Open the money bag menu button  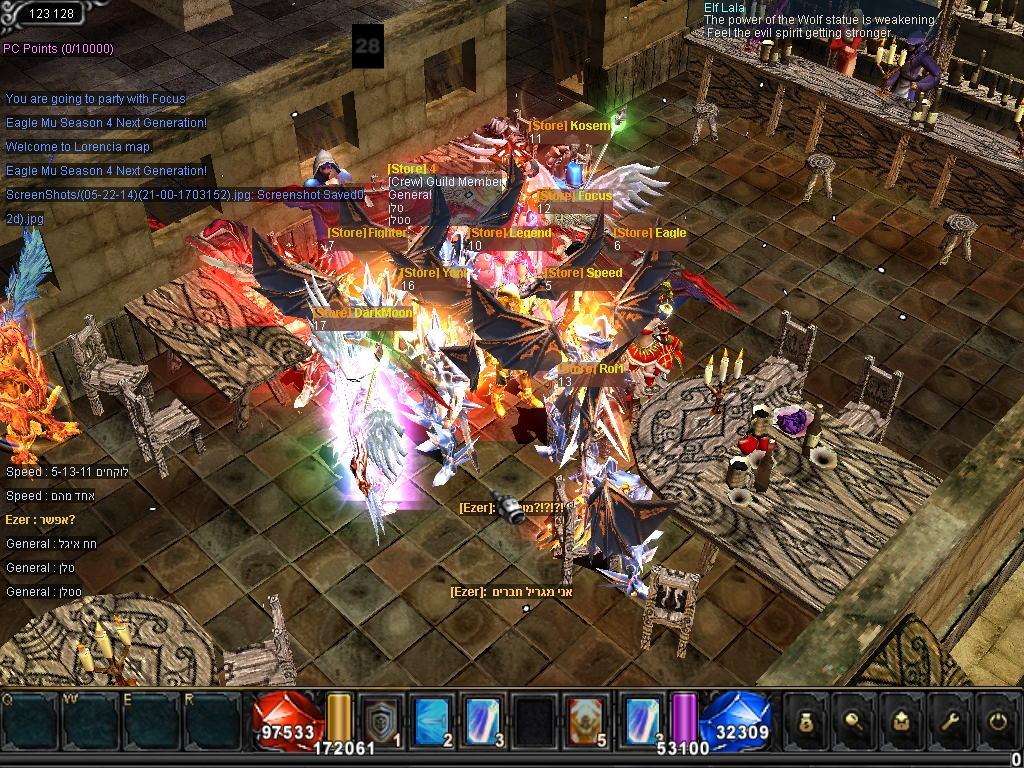[x=806, y=719]
